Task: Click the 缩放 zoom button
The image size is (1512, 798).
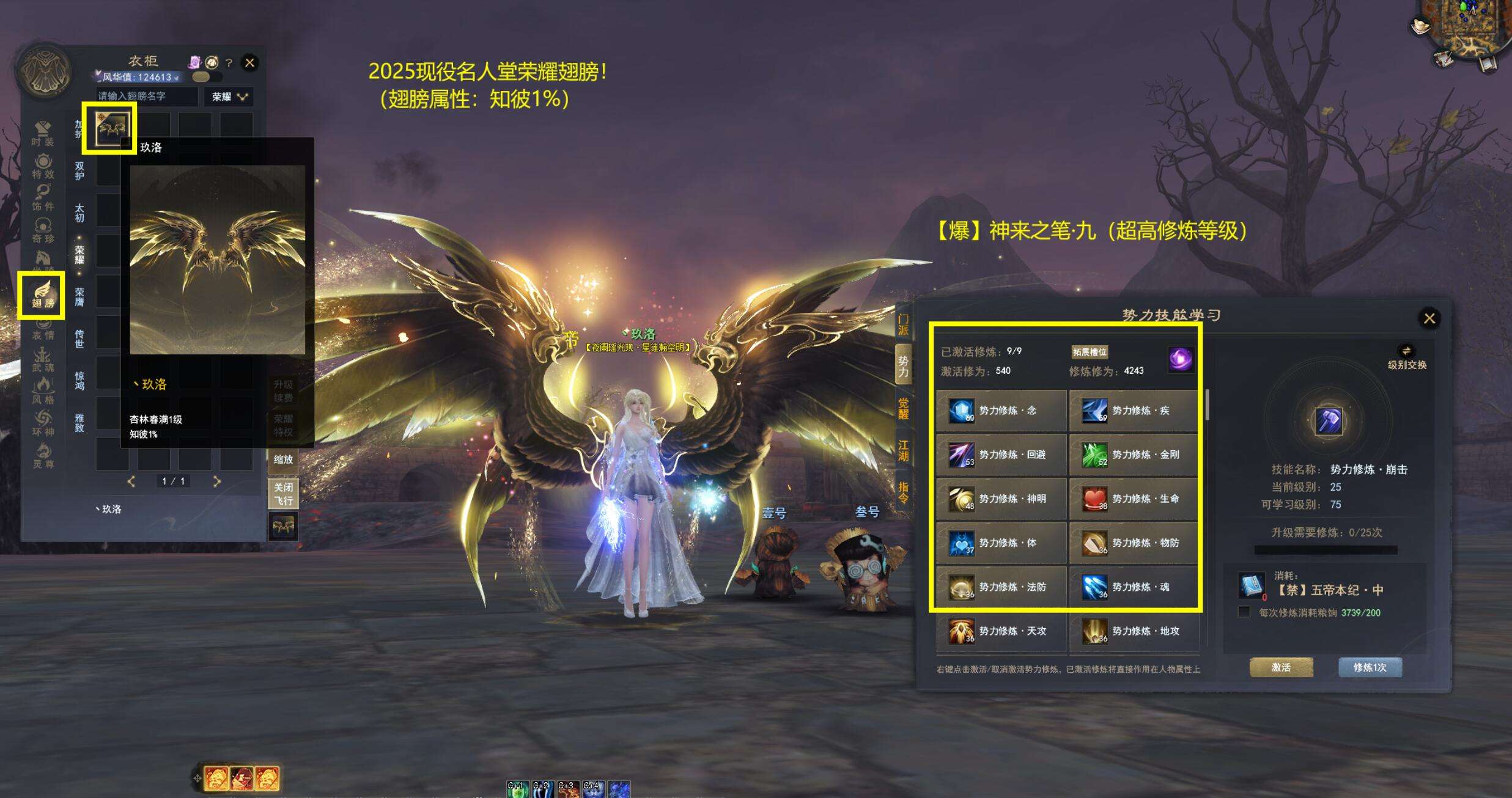Action: [283, 459]
